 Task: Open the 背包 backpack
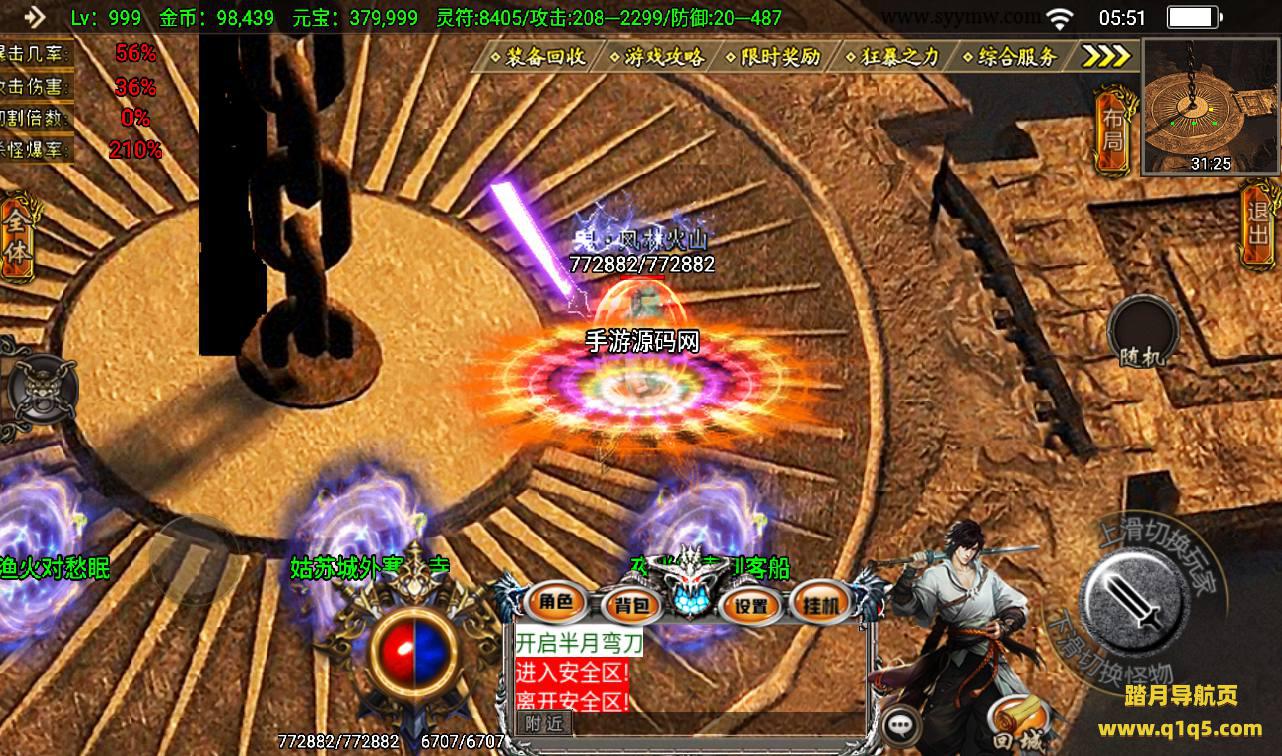point(632,604)
